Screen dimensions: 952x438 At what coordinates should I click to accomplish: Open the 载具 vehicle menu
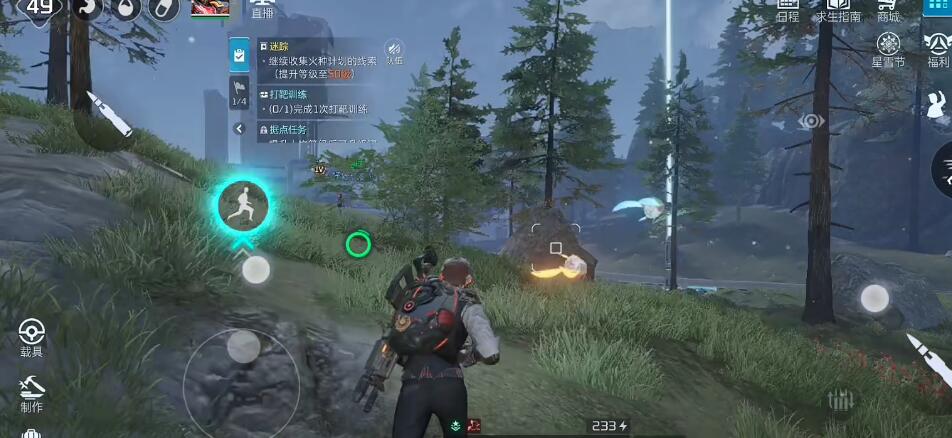click(x=32, y=335)
